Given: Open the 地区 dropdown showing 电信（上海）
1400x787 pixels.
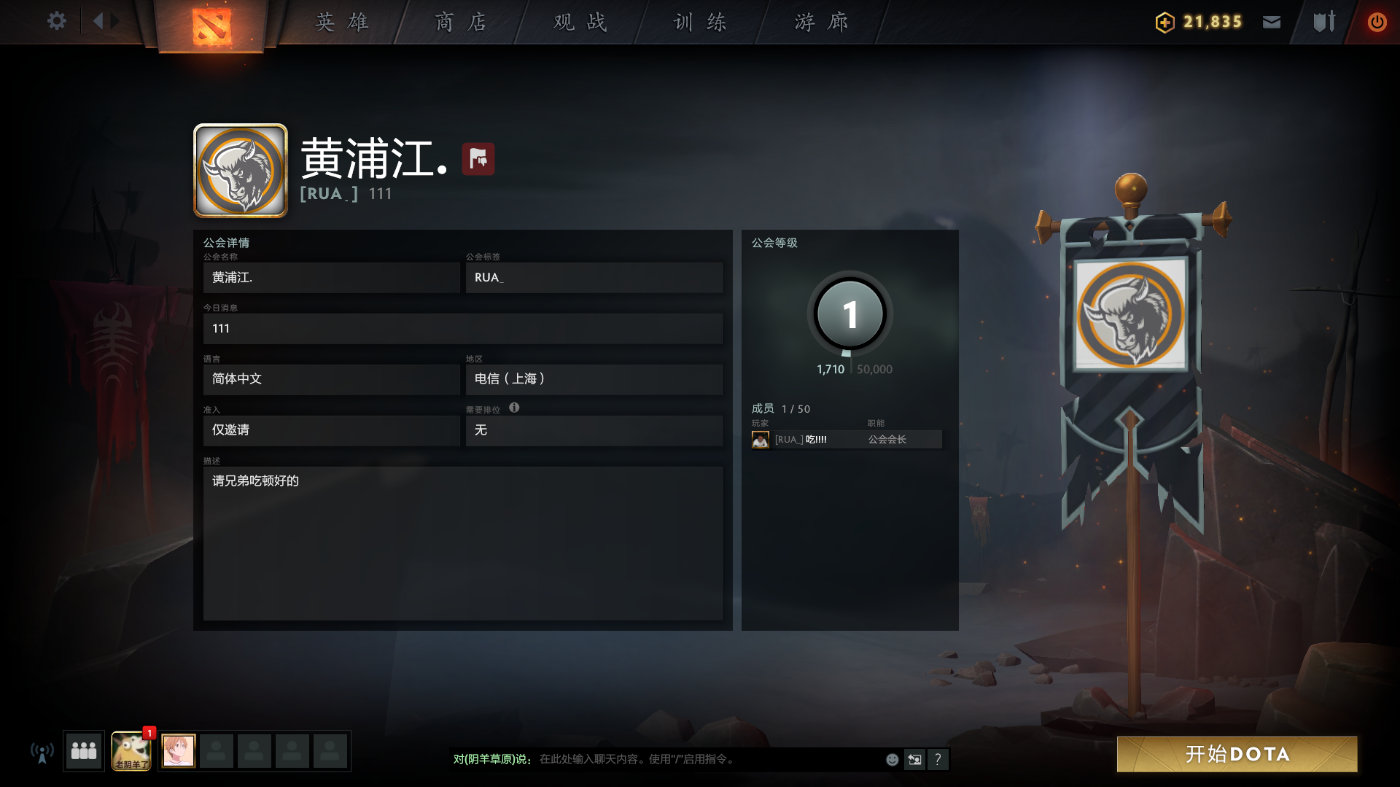Looking at the screenshot, I should [594, 379].
